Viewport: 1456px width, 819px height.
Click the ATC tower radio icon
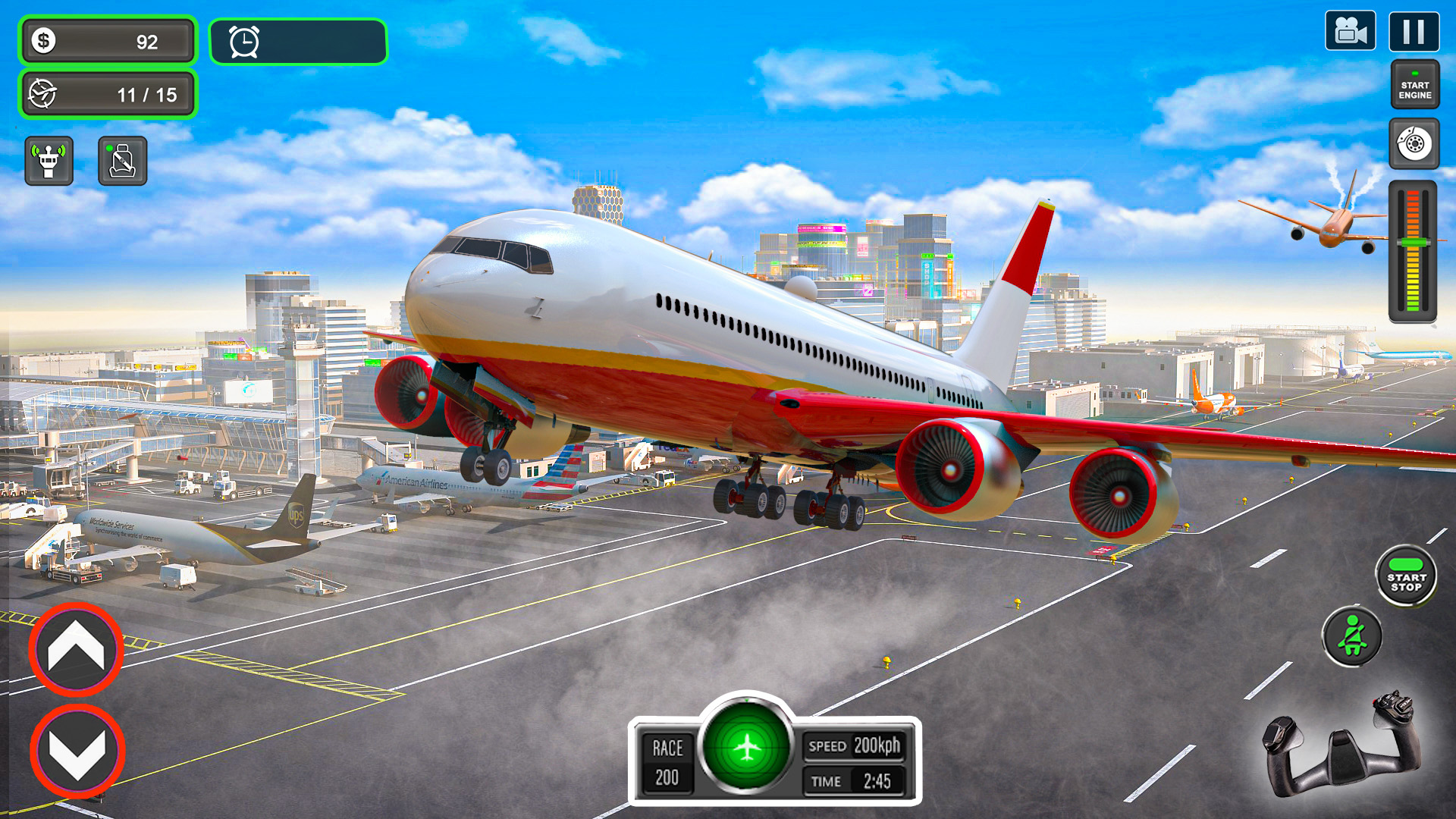tap(48, 159)
